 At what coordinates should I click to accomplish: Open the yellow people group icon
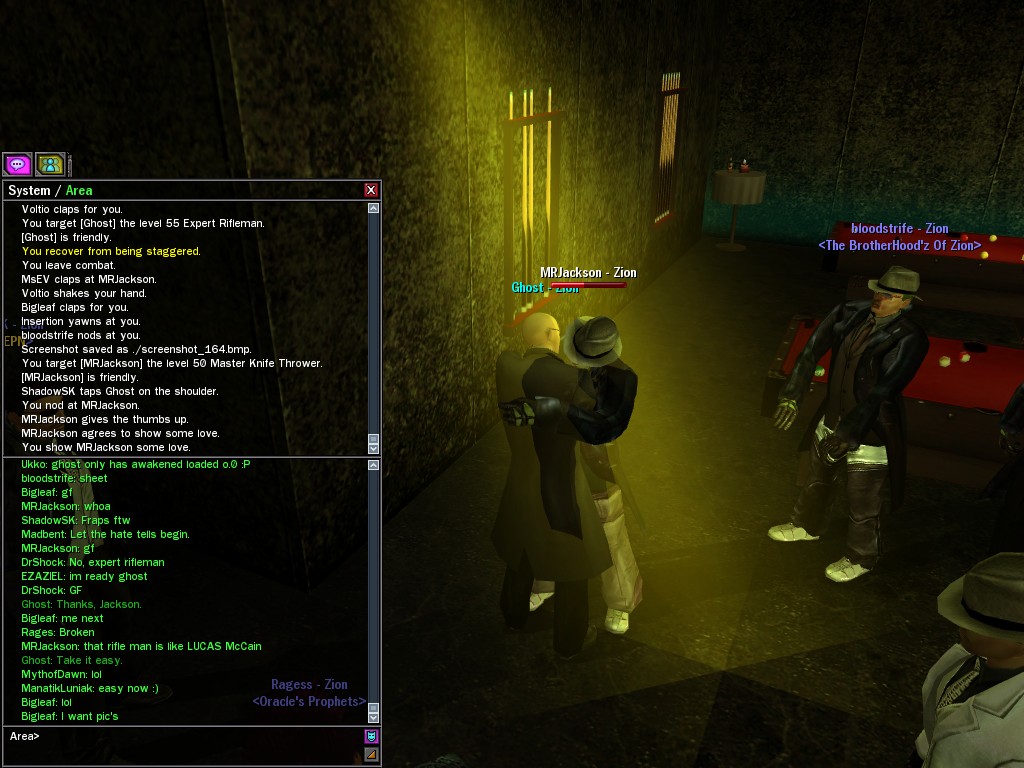point(49,164)
